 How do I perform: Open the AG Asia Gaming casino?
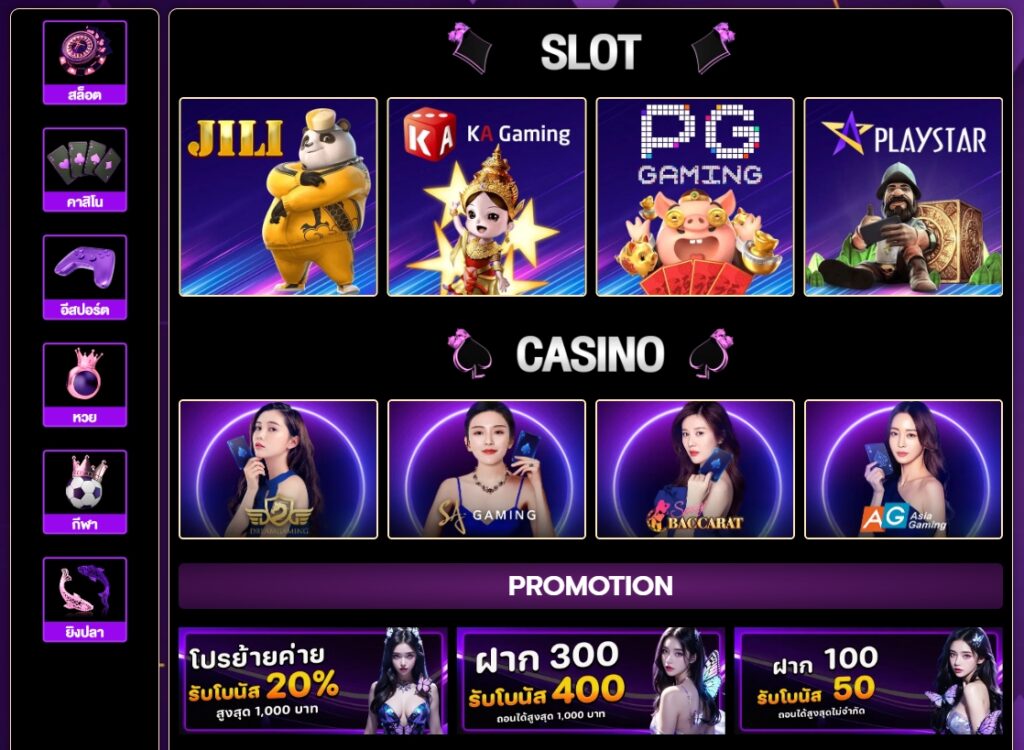tap(903, 469)
